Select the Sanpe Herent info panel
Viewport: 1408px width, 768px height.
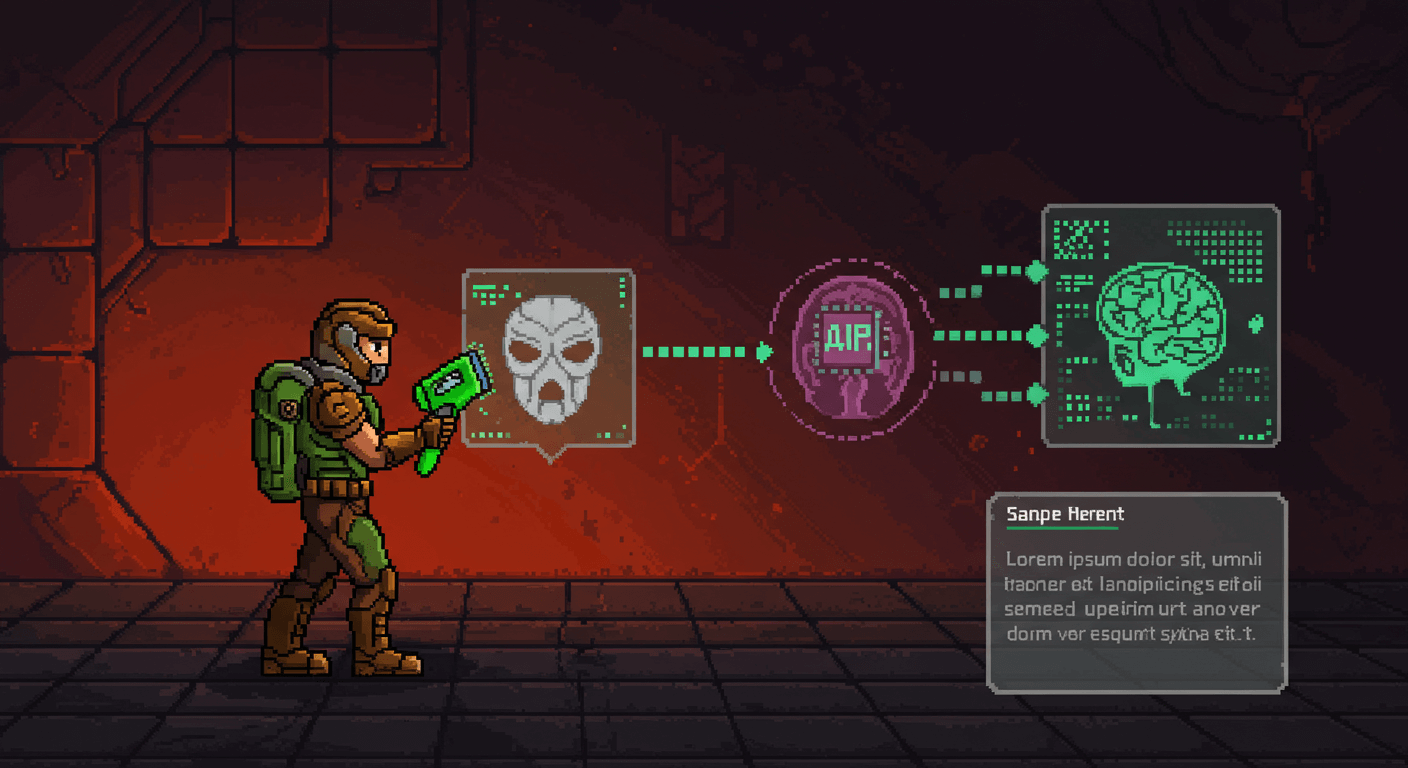pos(1137,592)
